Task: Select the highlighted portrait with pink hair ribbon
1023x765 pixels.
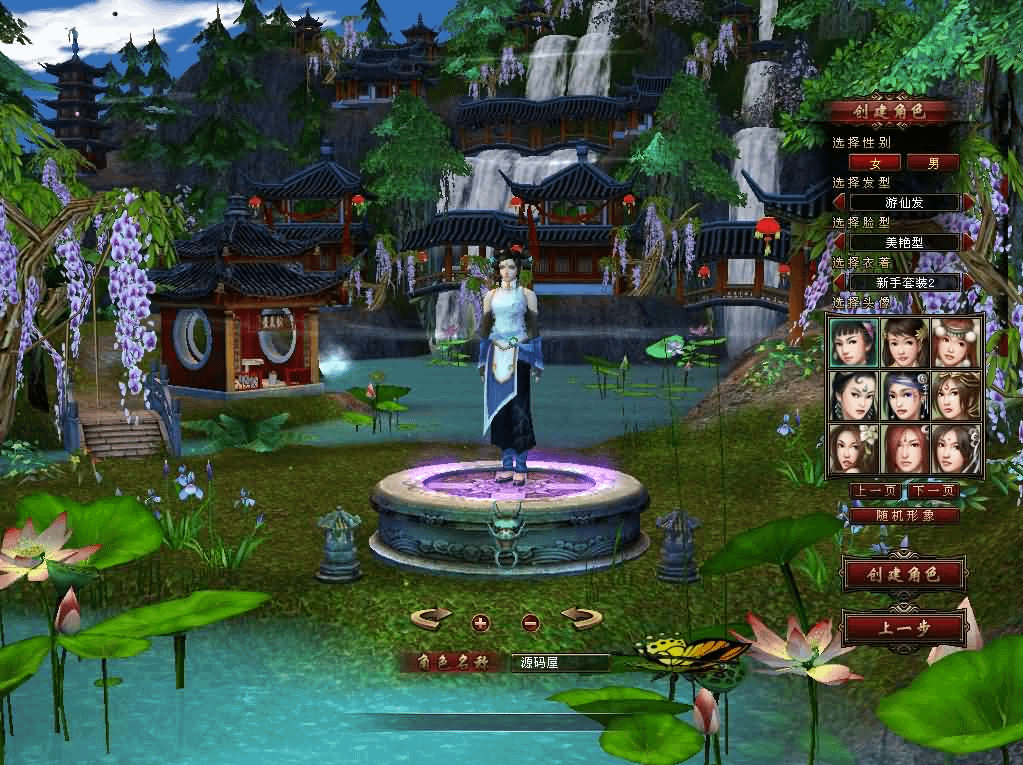Action: [x=853, y=342]
